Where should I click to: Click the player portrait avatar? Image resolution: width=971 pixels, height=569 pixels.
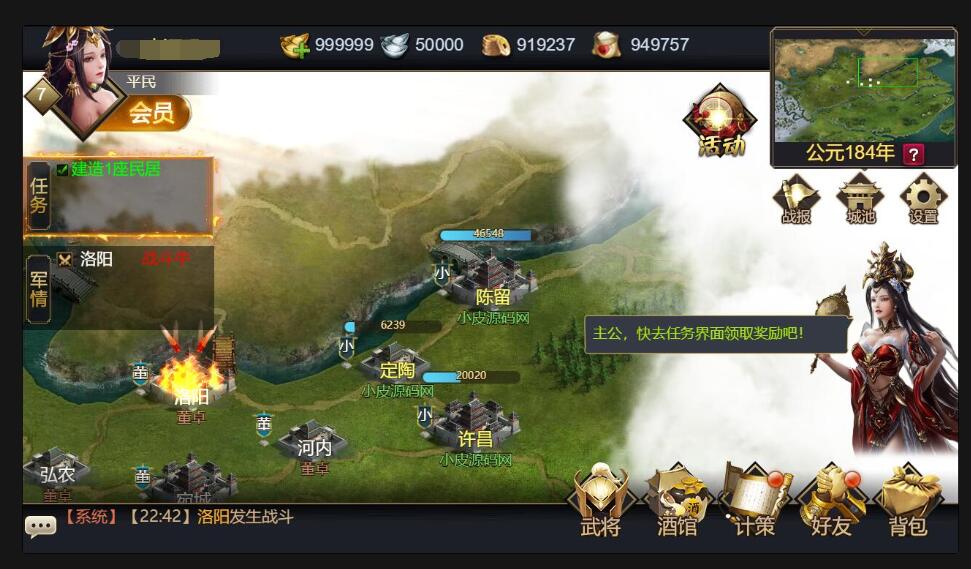pos(81,76)
